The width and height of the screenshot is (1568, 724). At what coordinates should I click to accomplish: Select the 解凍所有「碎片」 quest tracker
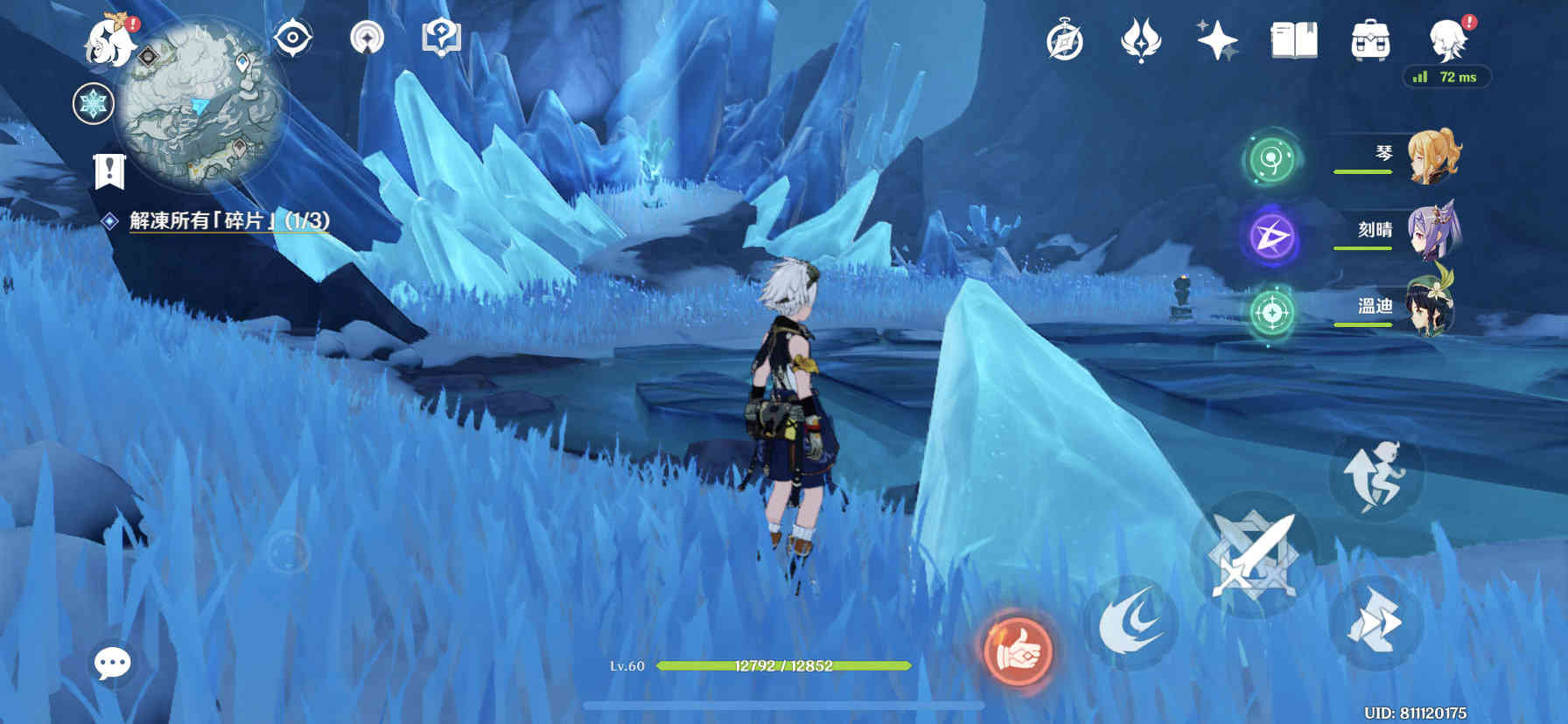click(228, 220)
